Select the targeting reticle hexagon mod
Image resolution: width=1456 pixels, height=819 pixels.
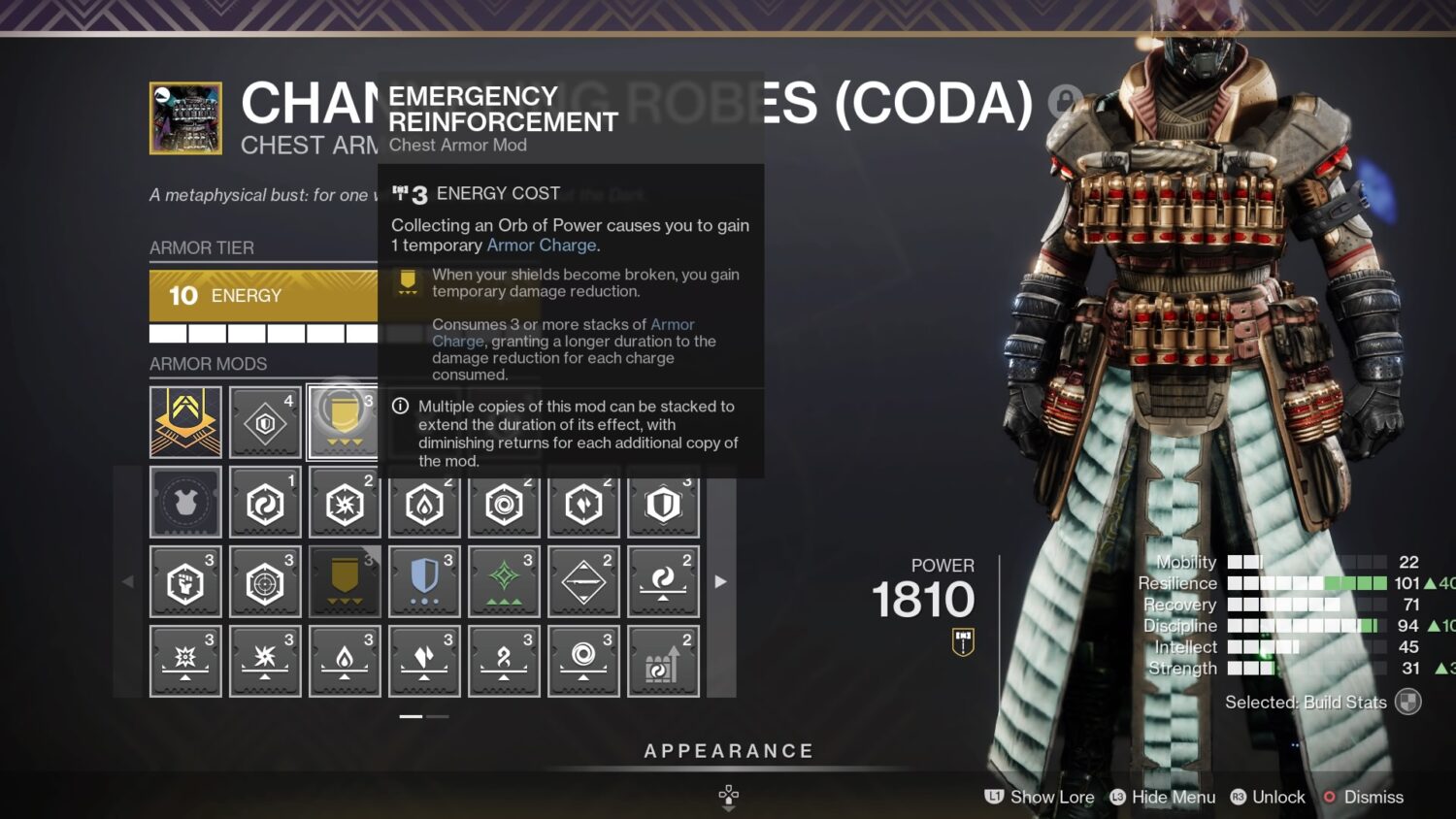coord(265,582)
